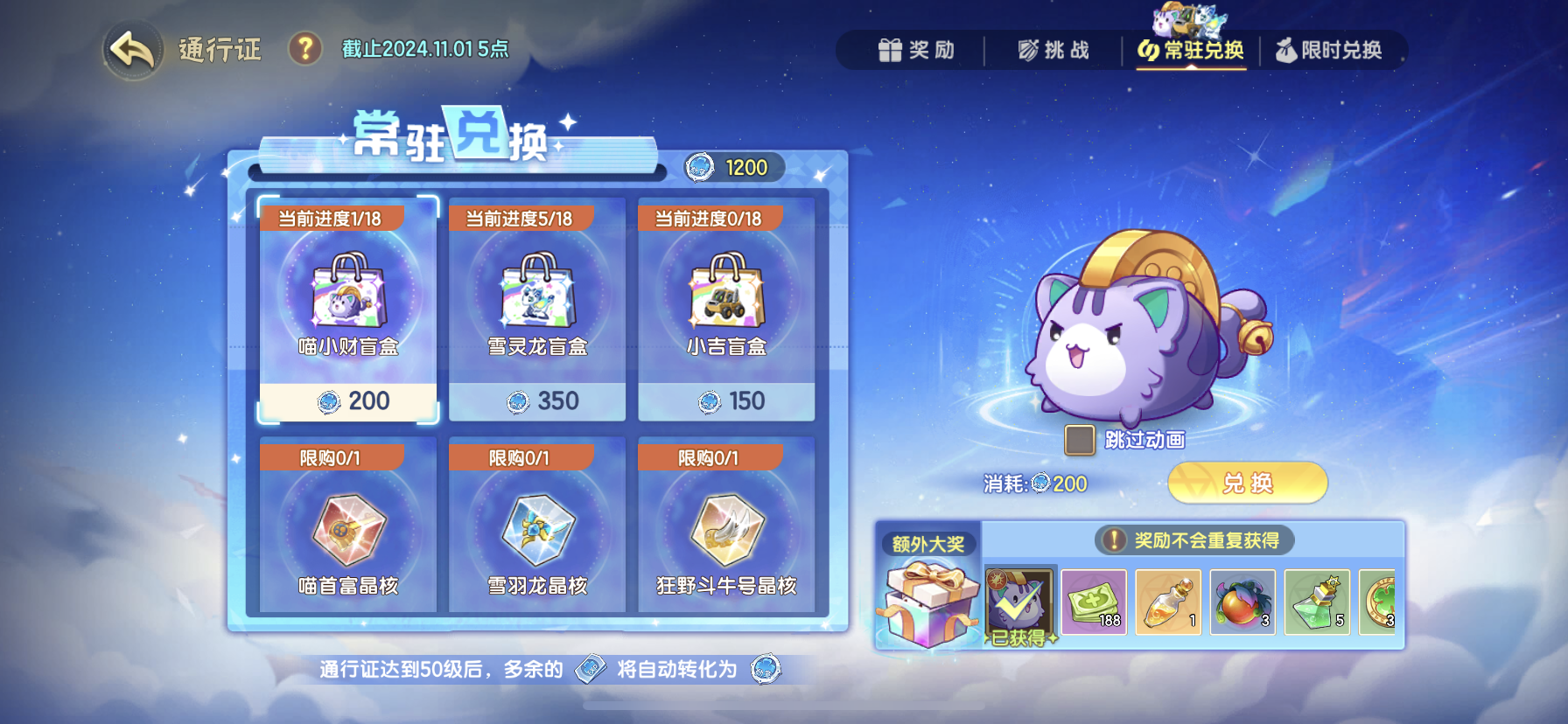Toggle the 跳过动画 skip animation checkbox
This screenshot has width=1568, height=724.
1079,439
